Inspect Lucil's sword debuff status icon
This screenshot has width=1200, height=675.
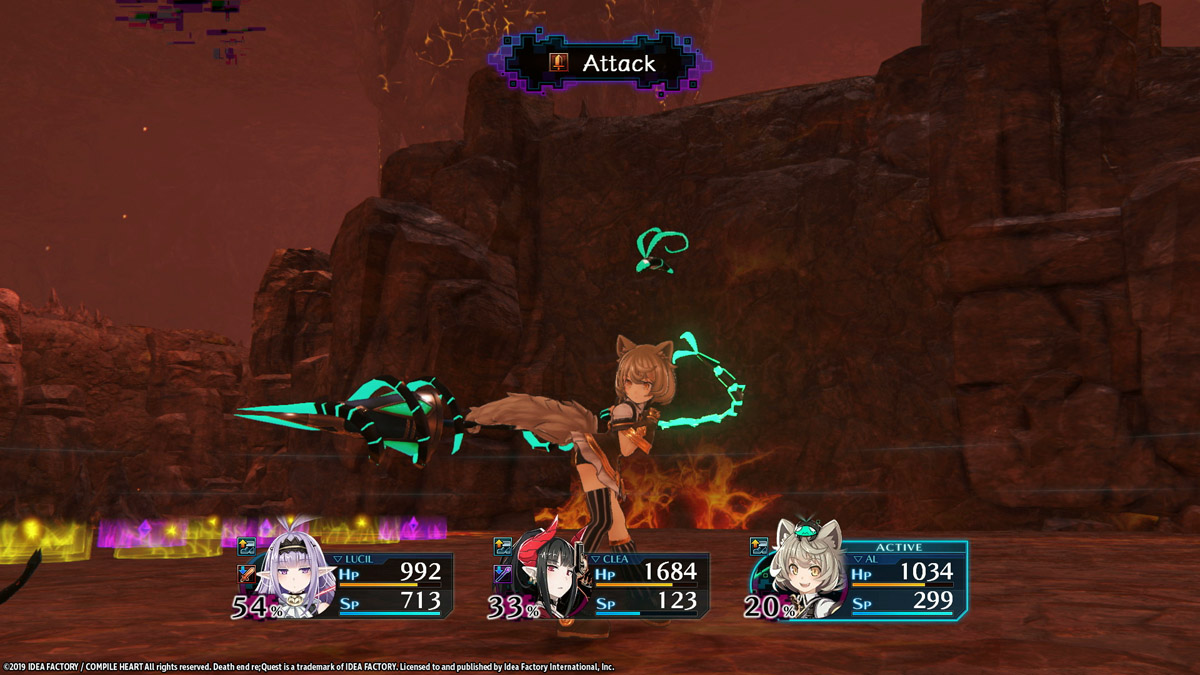coord(246,574)
